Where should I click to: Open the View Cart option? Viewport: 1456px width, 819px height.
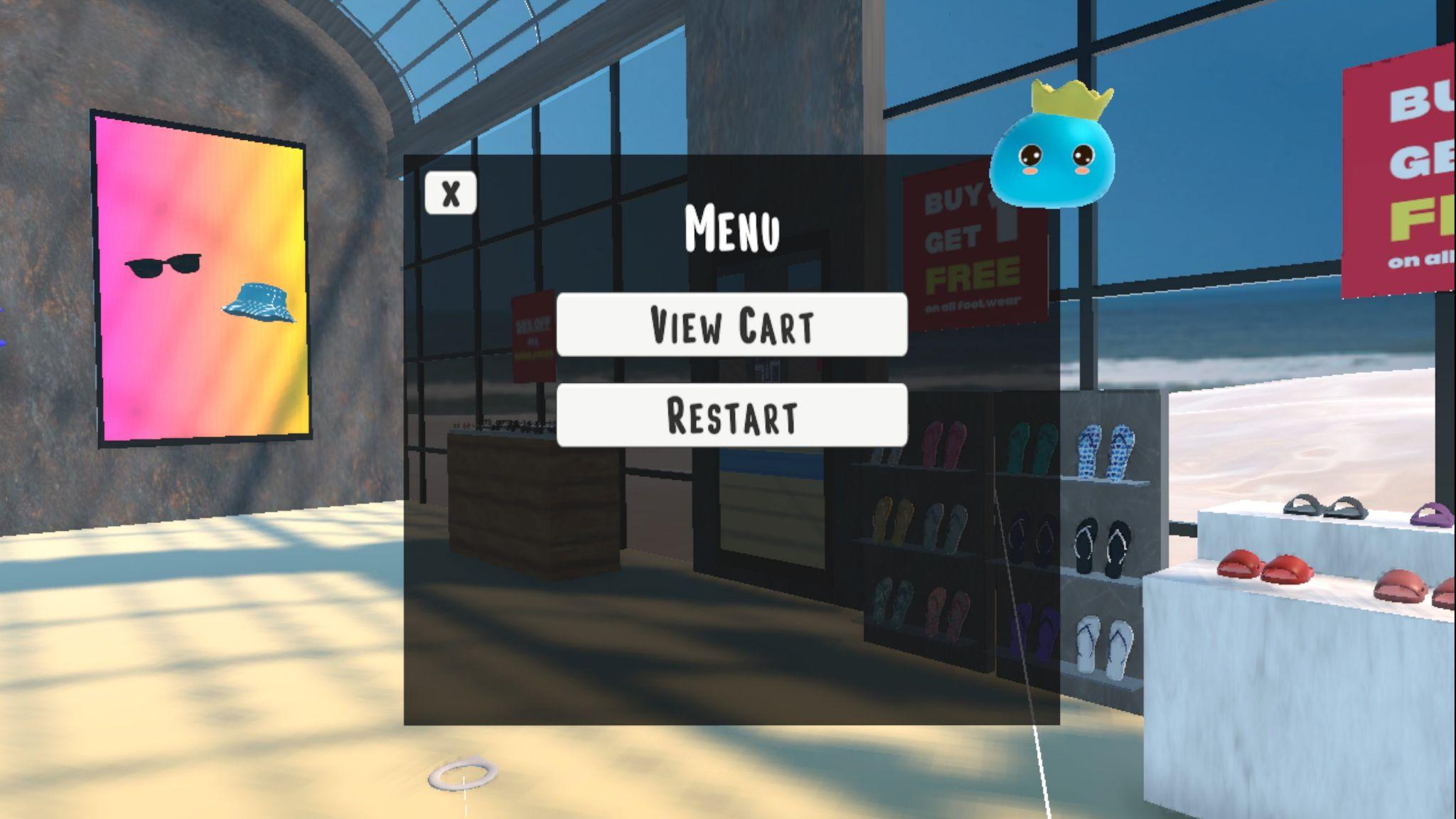click(732, 324)
